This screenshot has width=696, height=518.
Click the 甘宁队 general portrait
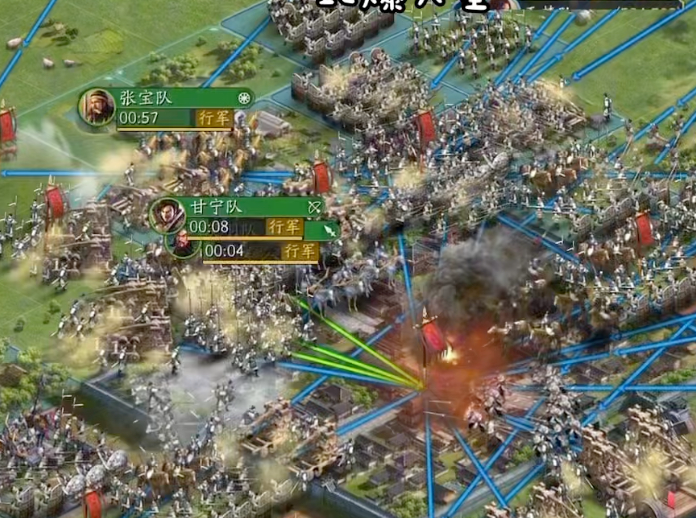pyautogui.click(x=167, y=214)
